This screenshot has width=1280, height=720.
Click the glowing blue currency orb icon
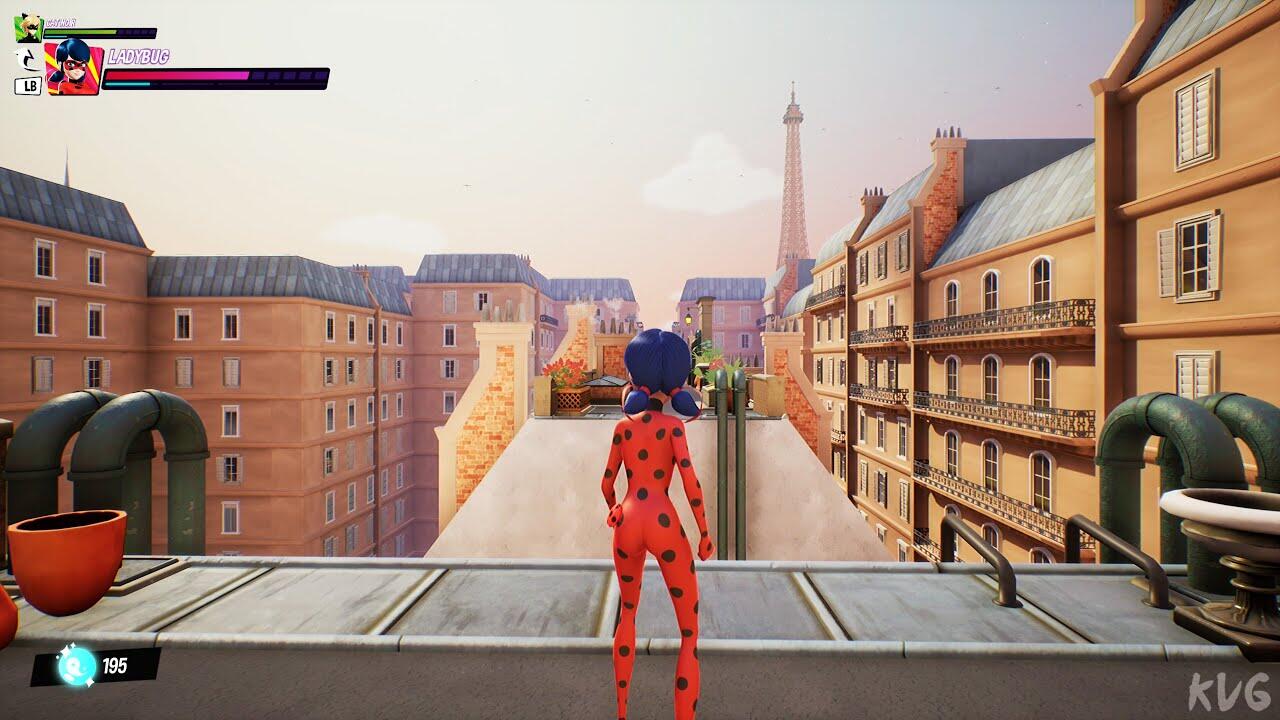point(76,666)
